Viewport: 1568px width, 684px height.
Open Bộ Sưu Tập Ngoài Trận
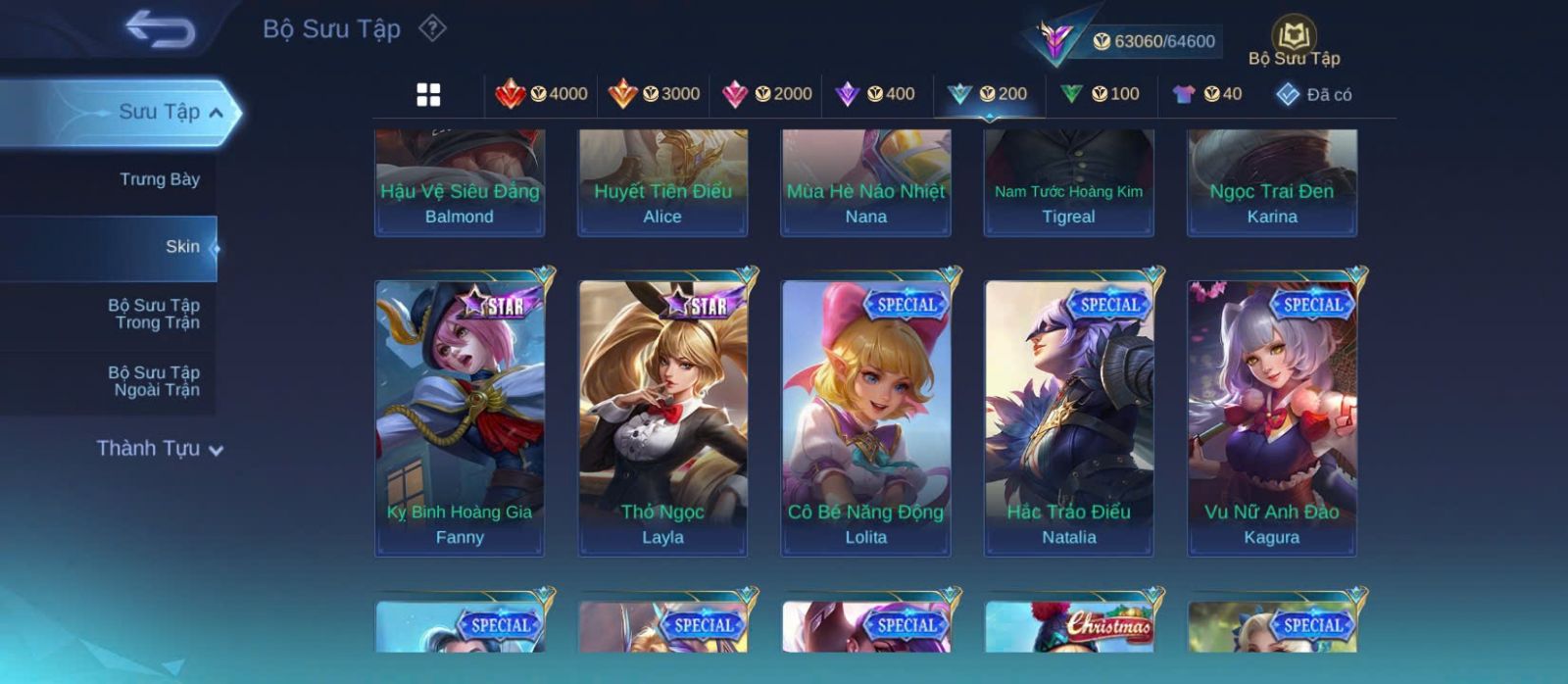point(154,381)
